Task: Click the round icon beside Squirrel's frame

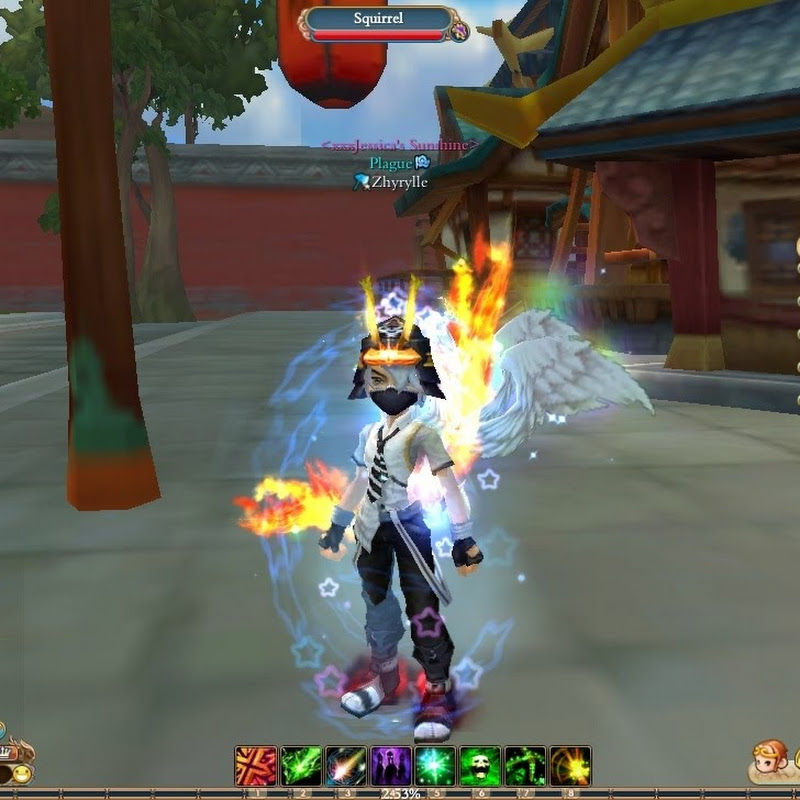Action: click(459, 32)
